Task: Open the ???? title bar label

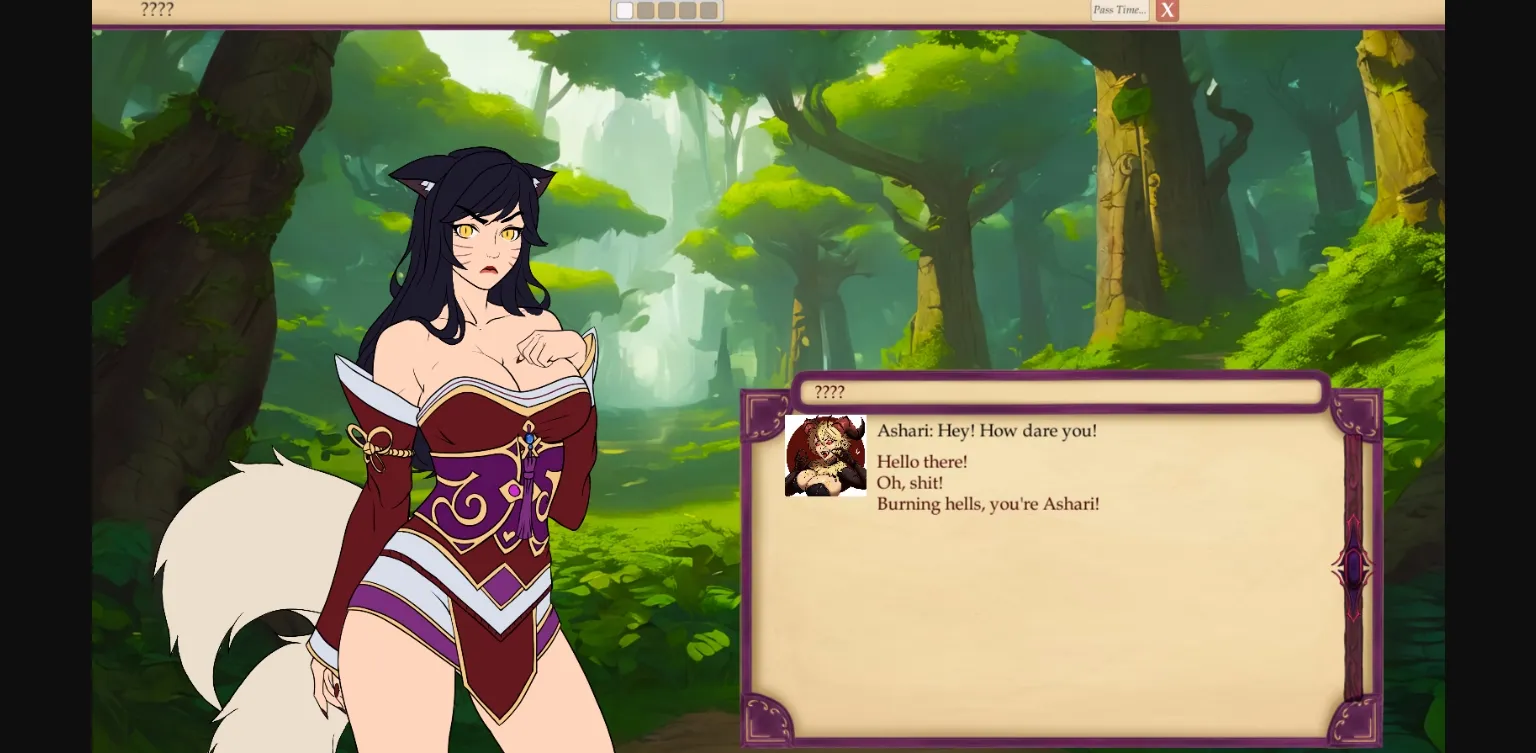Action: tap(157, 10)
